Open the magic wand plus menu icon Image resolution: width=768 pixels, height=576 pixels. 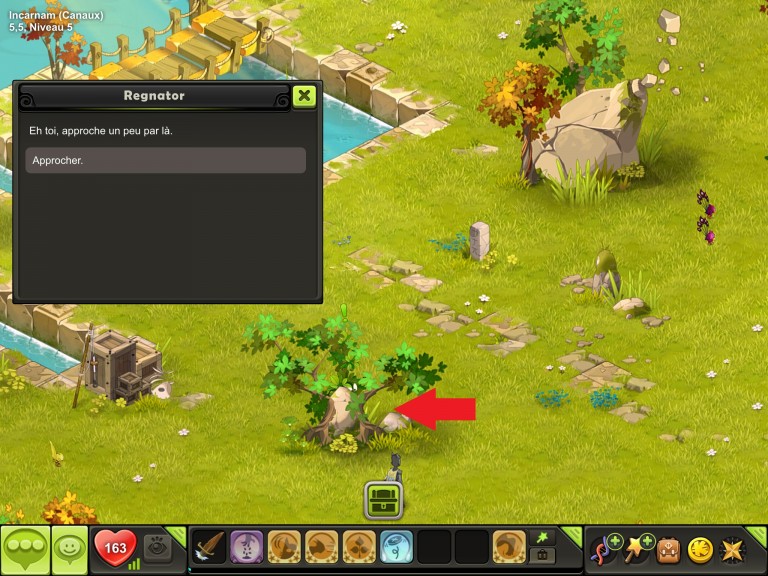coord(637,549)
